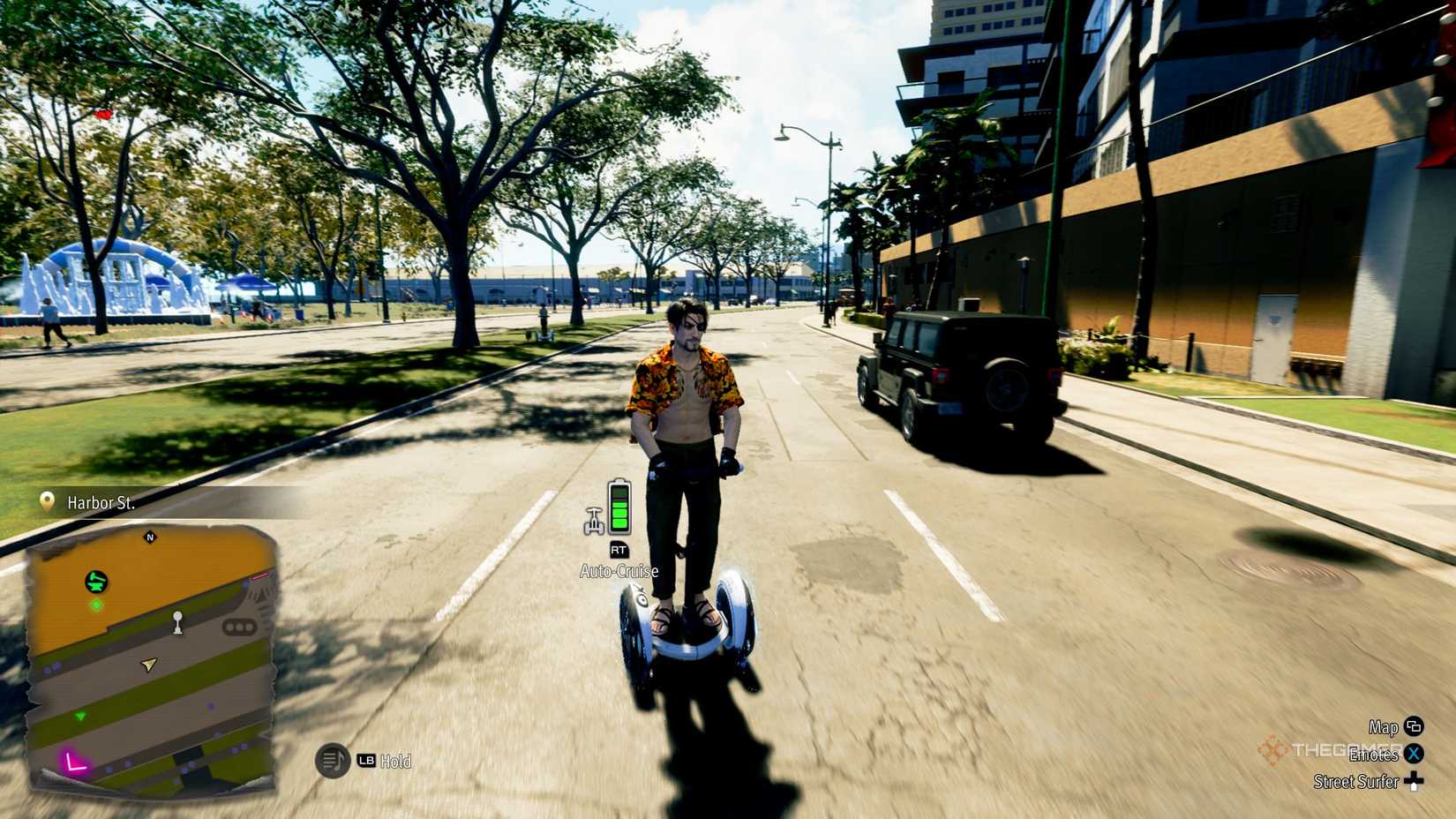Click the north compass marker atop the minimap
The width and height of the screenshot is (1456, 819).
pyautogui.click(x=150, y=537)
